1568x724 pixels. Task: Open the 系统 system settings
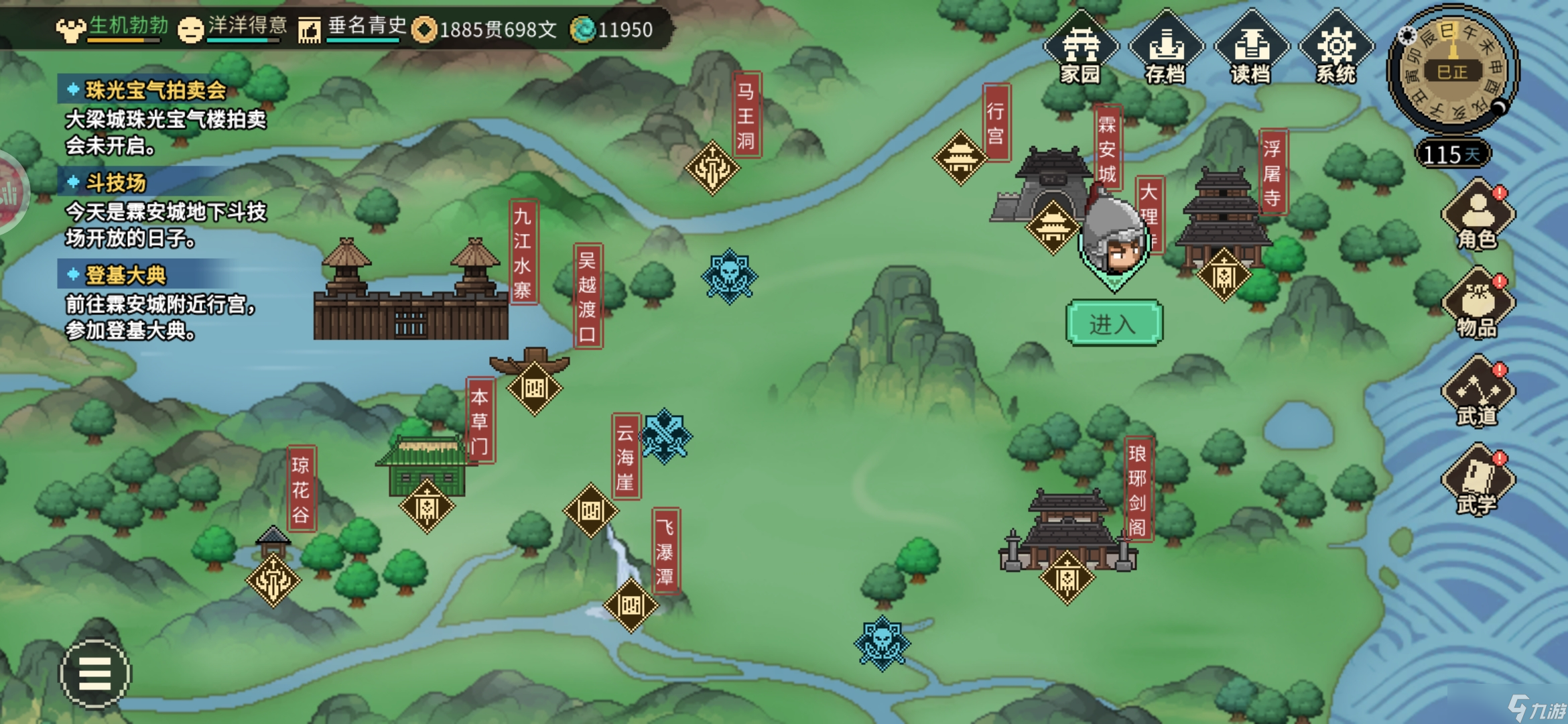click(1335, 48)
